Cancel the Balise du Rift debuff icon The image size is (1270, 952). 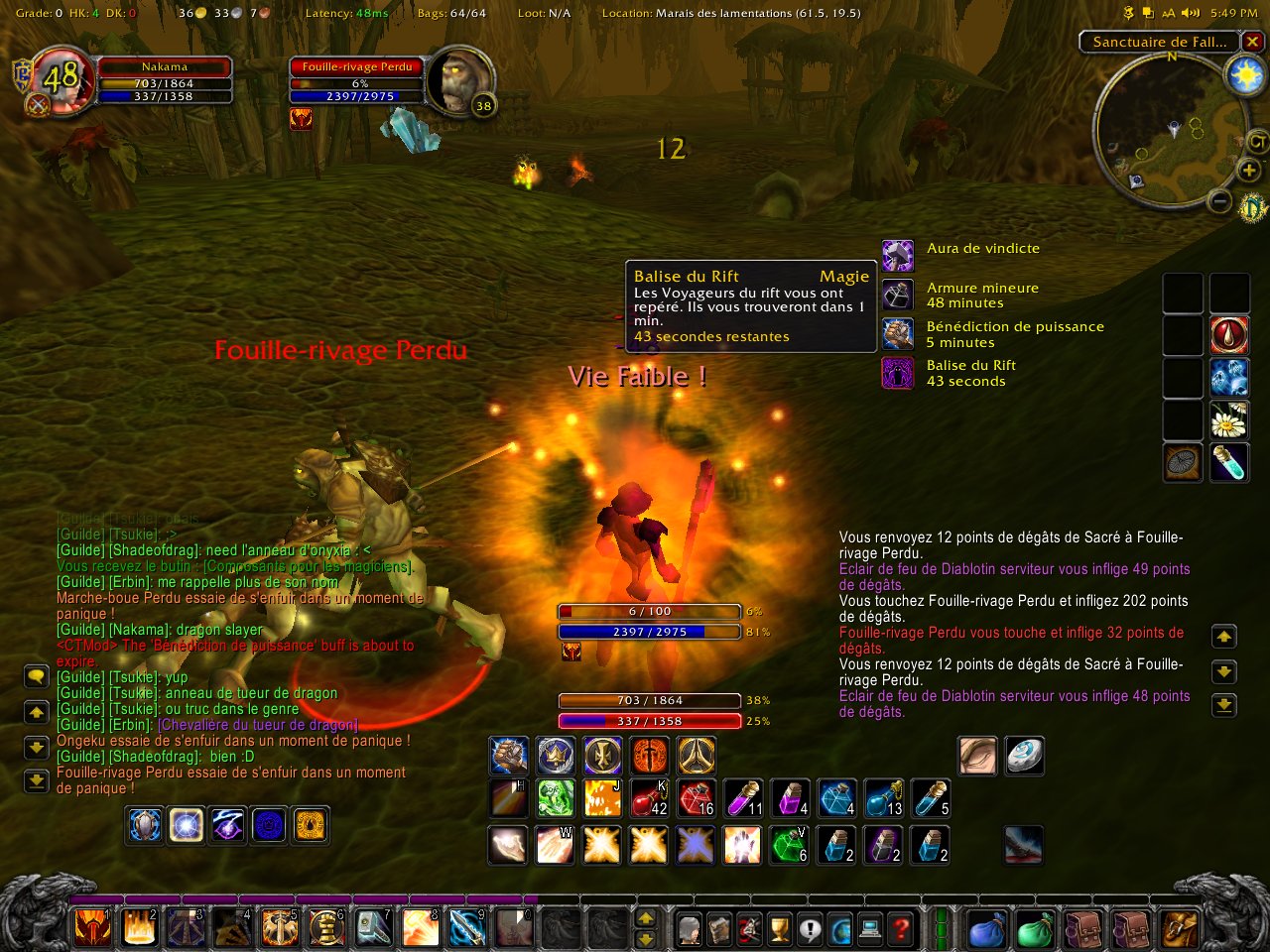[x=898, y=373]
